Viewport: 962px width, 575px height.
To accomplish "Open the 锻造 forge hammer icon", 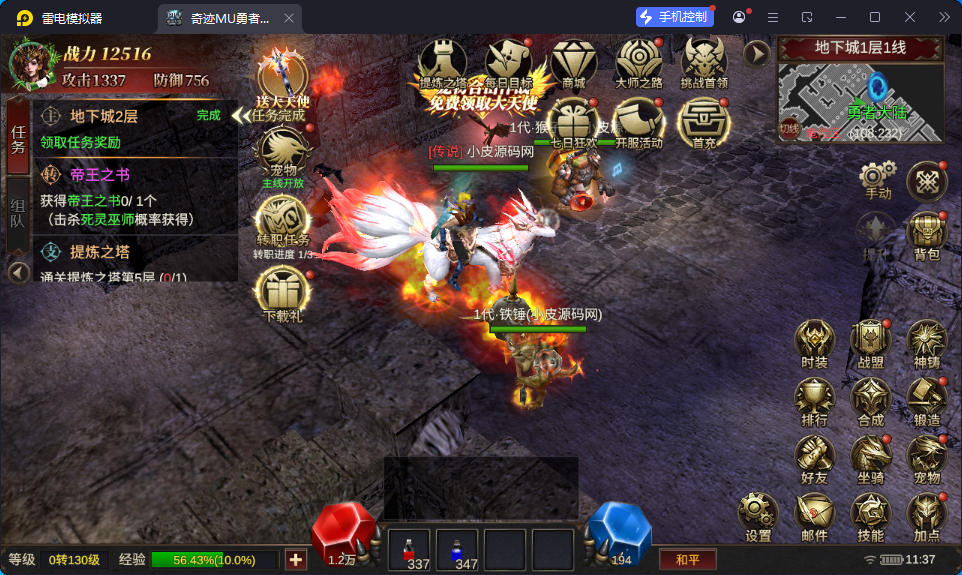I will pos(926,400).
